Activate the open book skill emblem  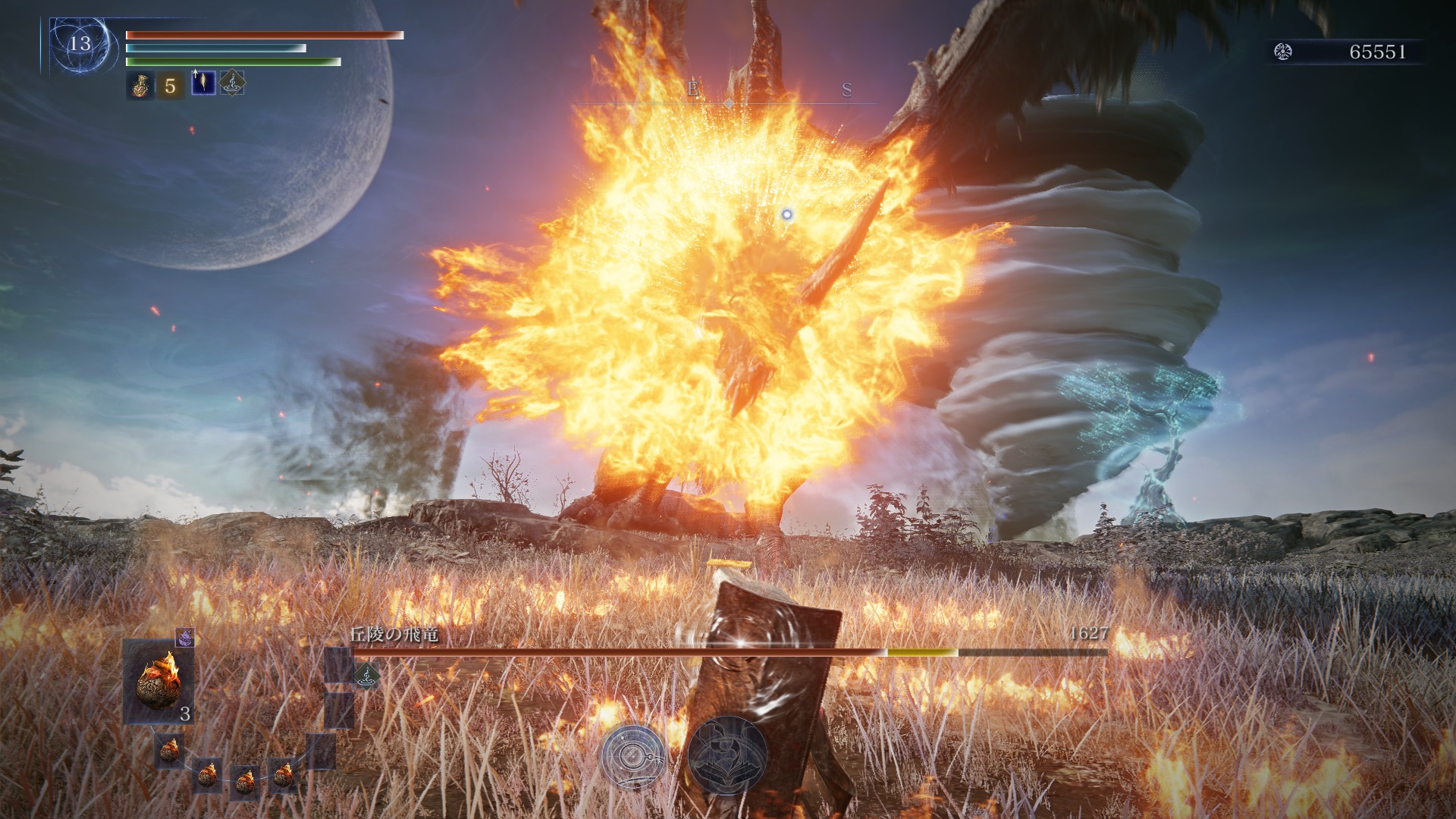pos(727,754)
